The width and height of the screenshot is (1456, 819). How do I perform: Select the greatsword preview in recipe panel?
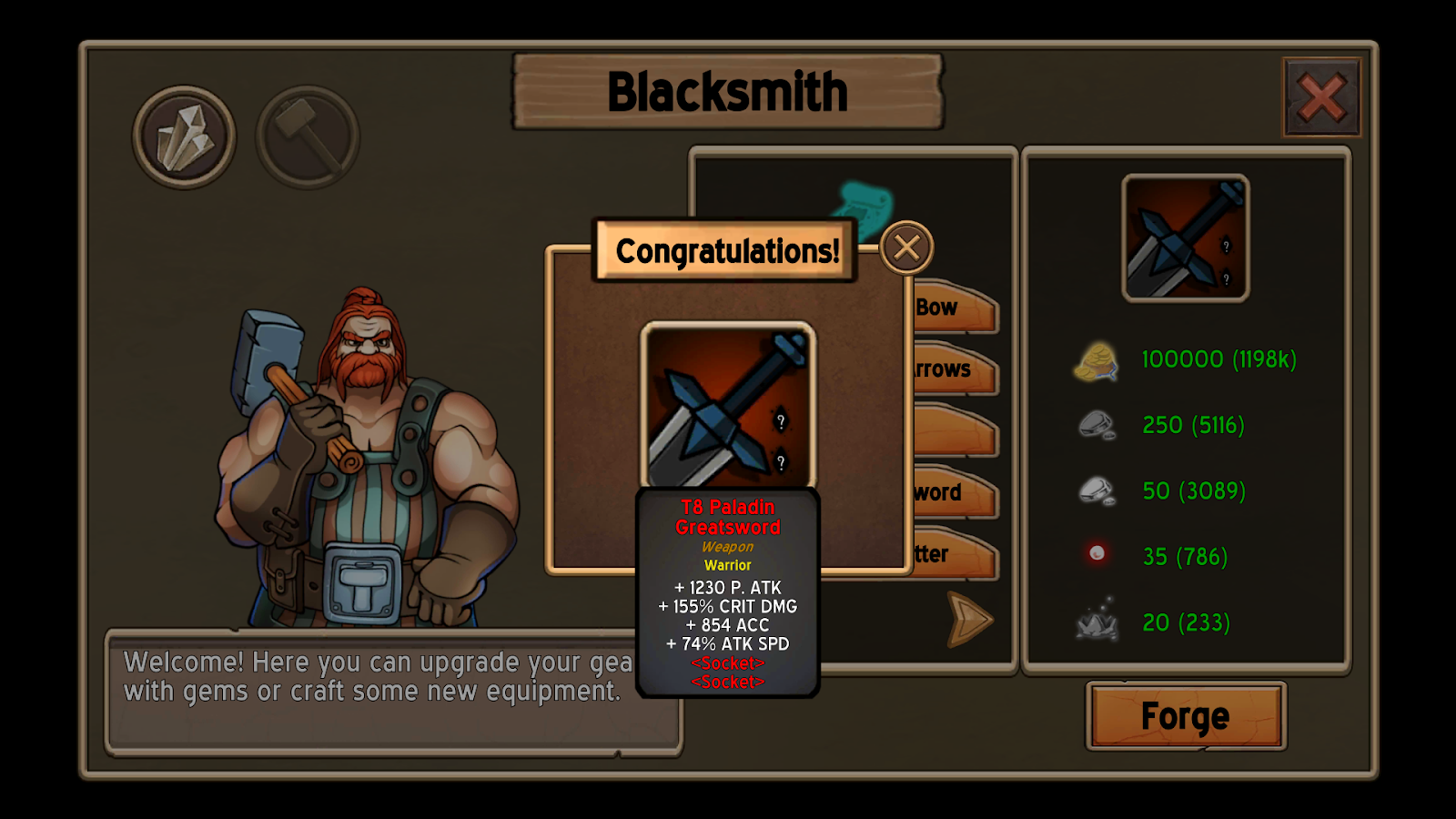[x=1185, y=238]
